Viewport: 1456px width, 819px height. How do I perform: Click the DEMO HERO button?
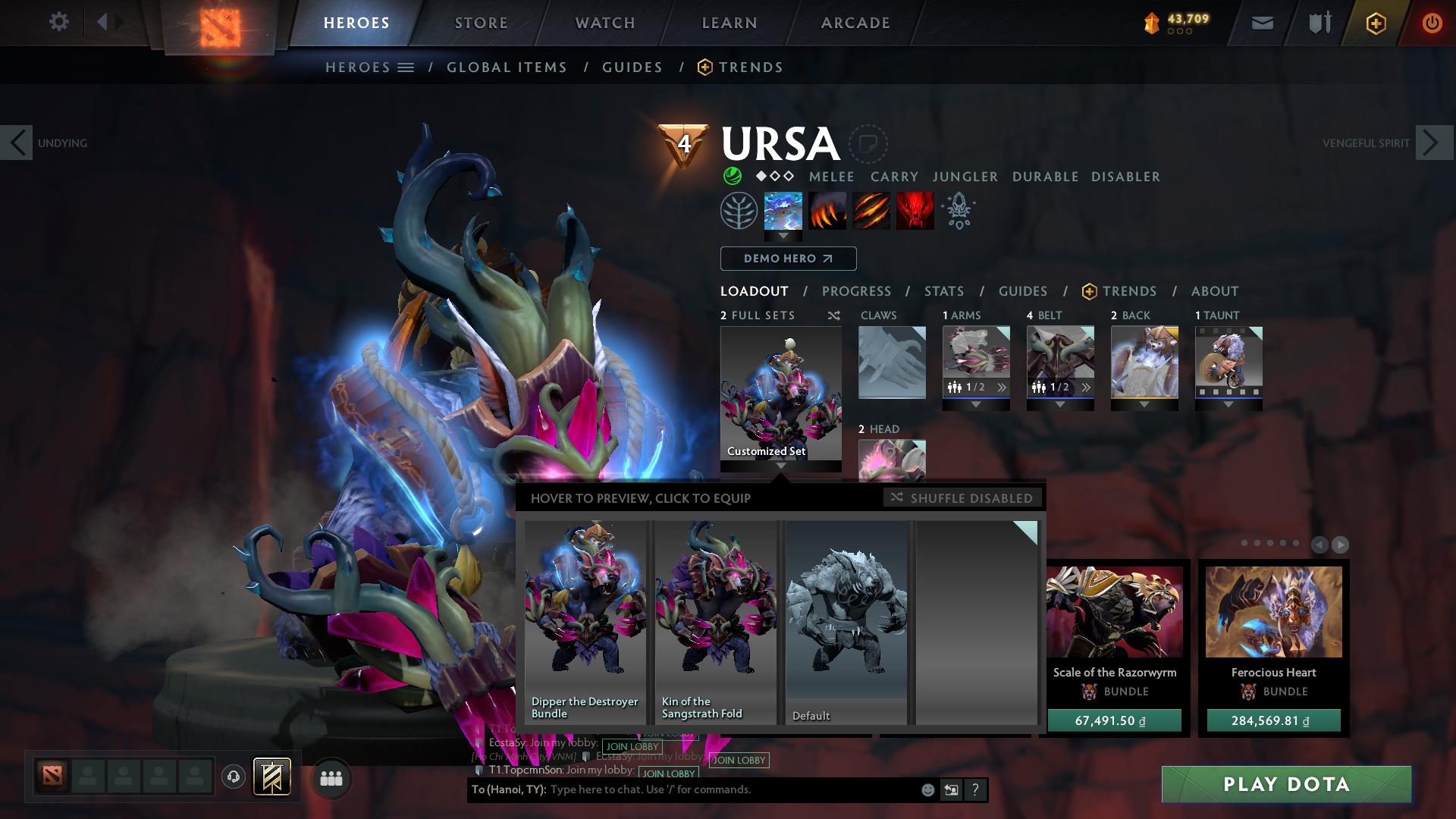click(x=787, y=259)
